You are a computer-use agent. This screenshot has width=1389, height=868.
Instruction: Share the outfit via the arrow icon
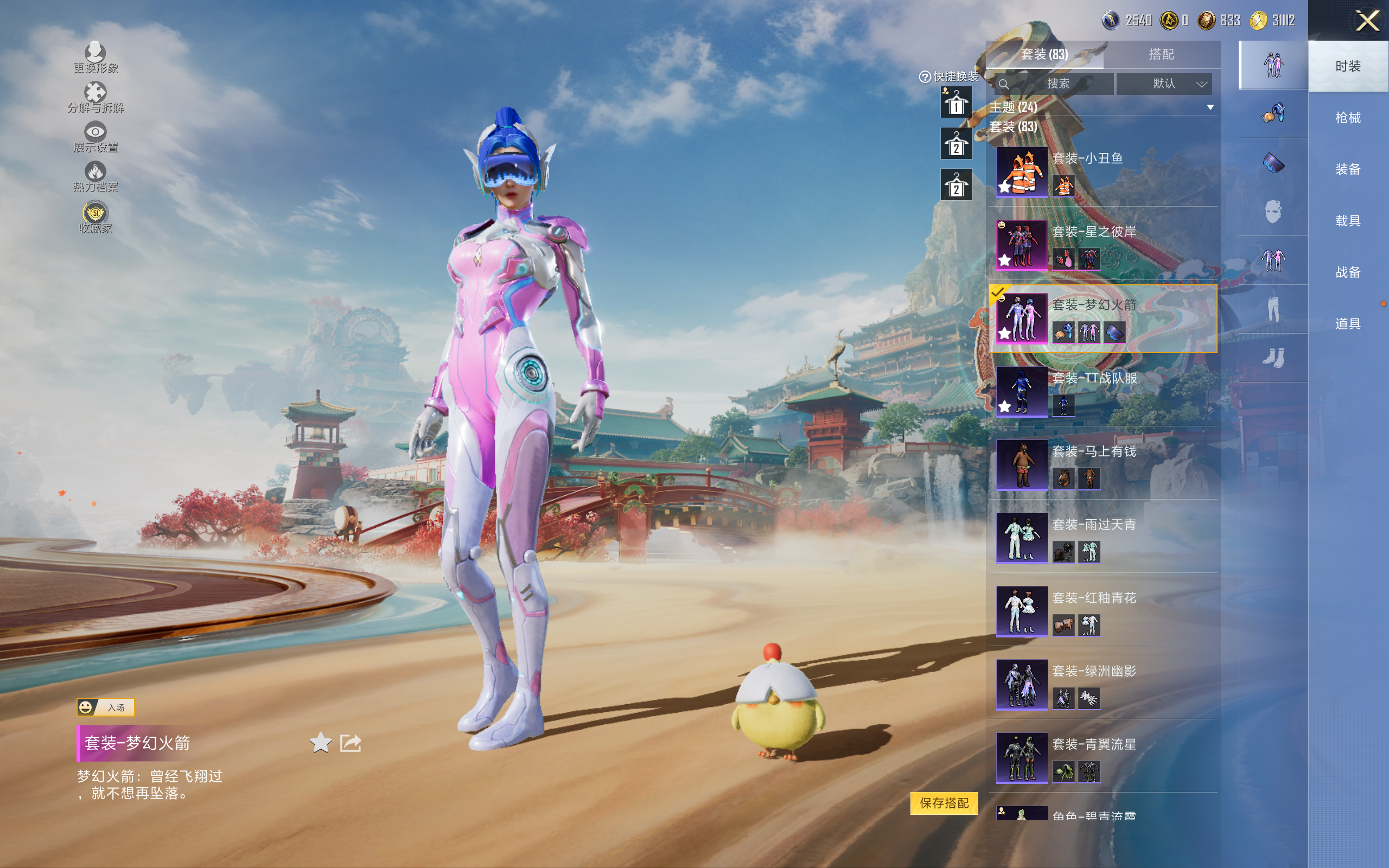pyautogui.click(x=350, y=743)
